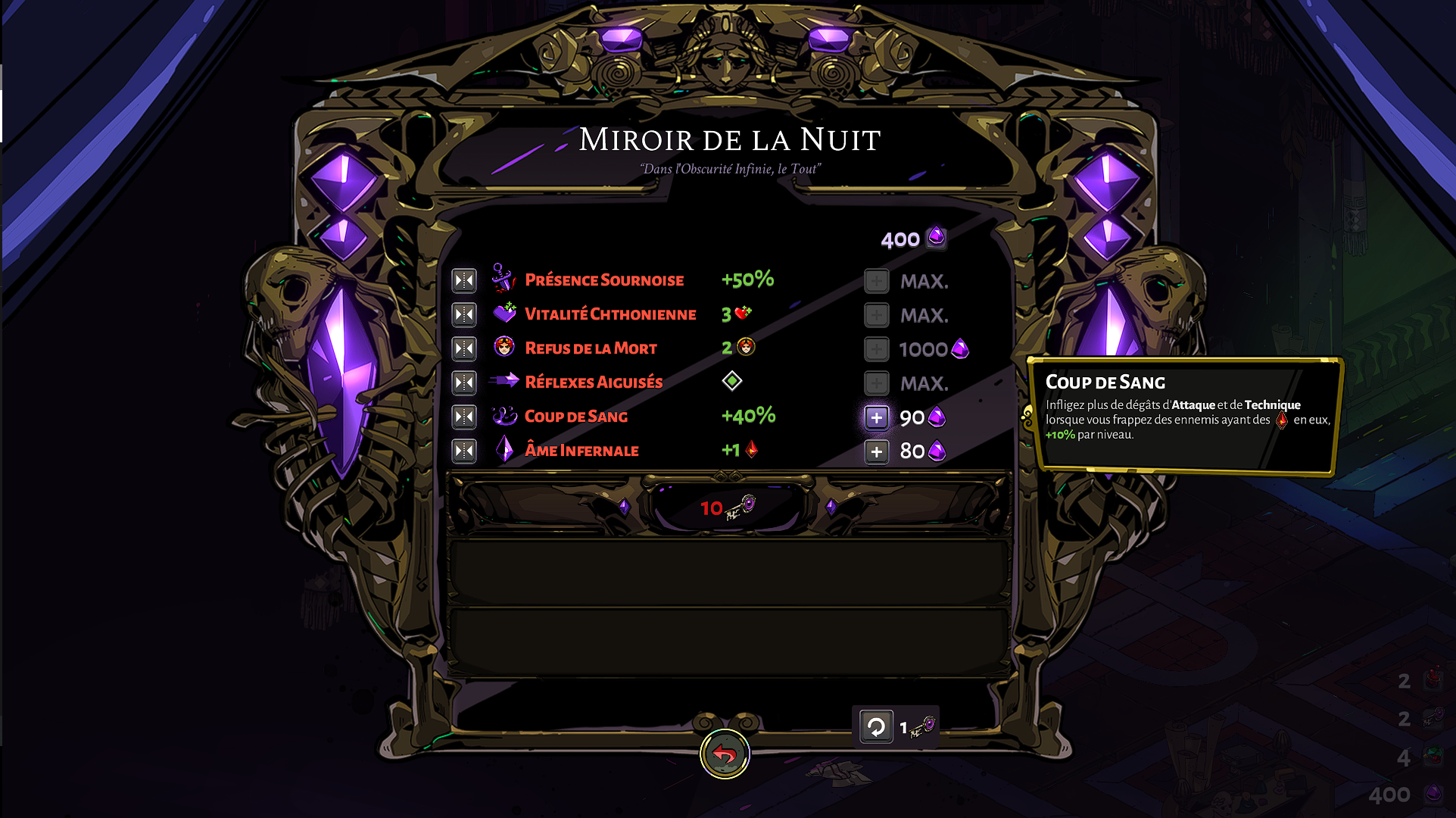This screenshot has height=818, width=1456.
Task: Select the Vitalité Chthonienne talent row
Action: pos(610,314)
